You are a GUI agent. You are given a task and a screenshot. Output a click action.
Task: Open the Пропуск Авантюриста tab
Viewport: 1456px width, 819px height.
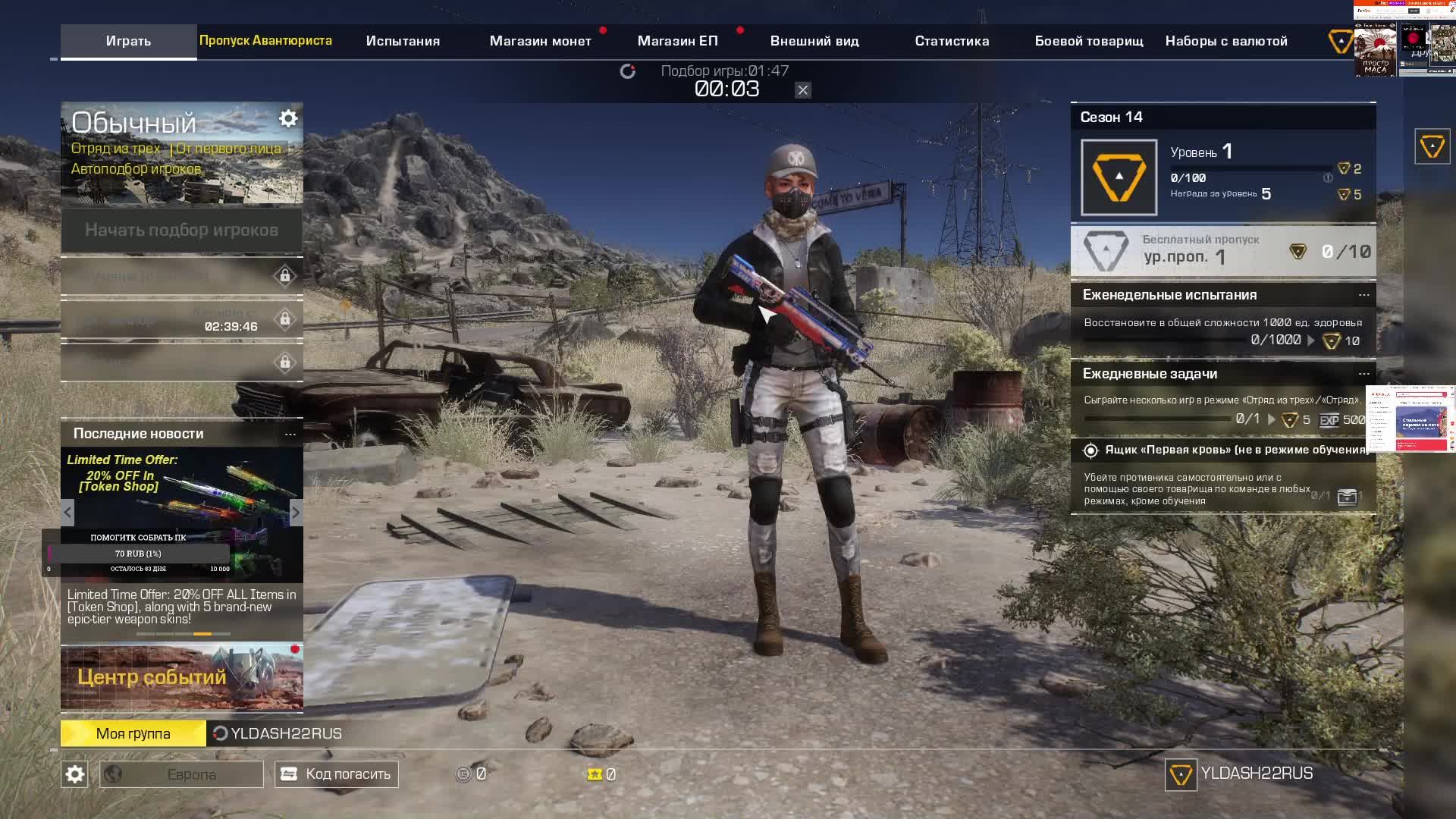coord(265,40)
